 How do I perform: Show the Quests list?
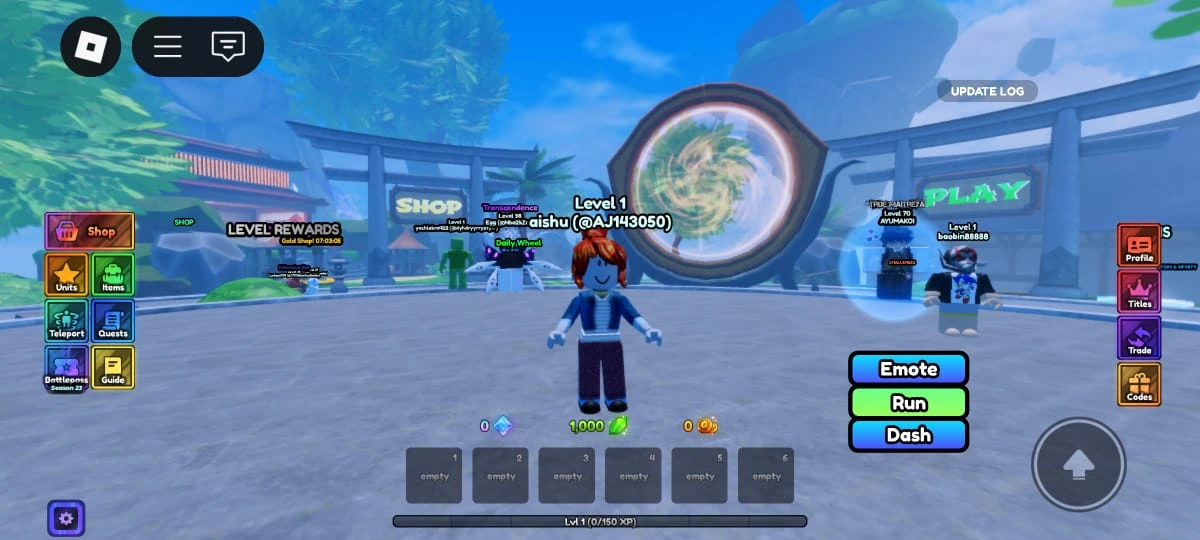coord(113,321)
